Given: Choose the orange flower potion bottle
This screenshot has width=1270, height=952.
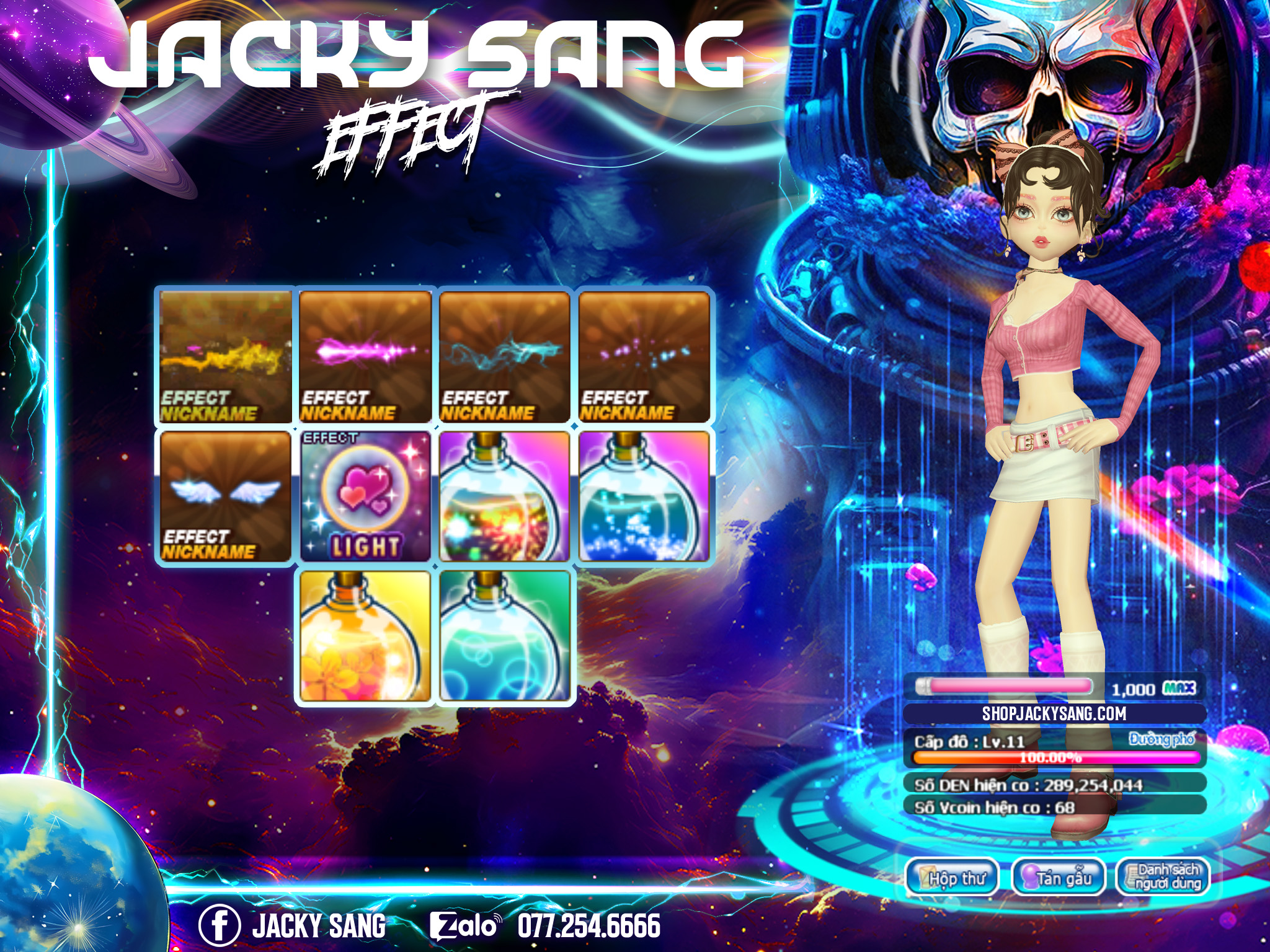Looking at the screenshot, I should point(365,637).
